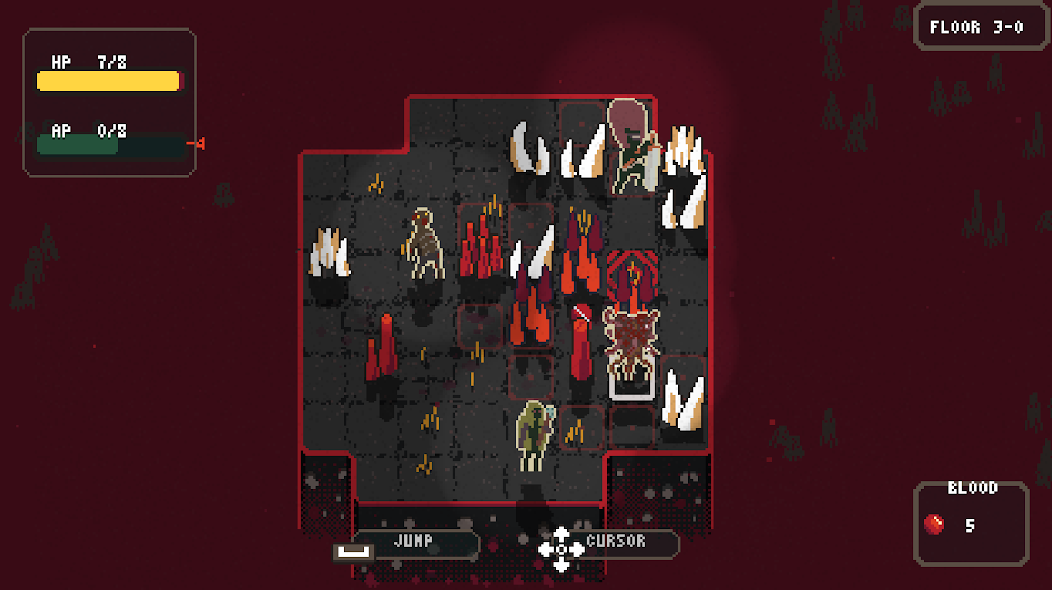The image size is (1052, 590).
Task: Select the CURSOR movement control
Action: pos(614,542)
